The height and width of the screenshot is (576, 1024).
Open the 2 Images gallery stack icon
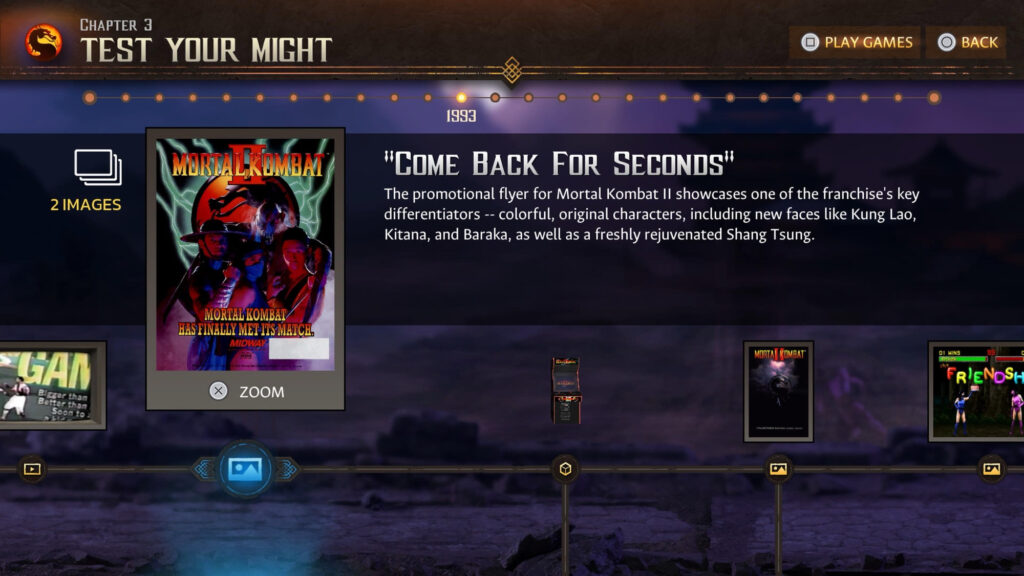[x=98, y=168]
